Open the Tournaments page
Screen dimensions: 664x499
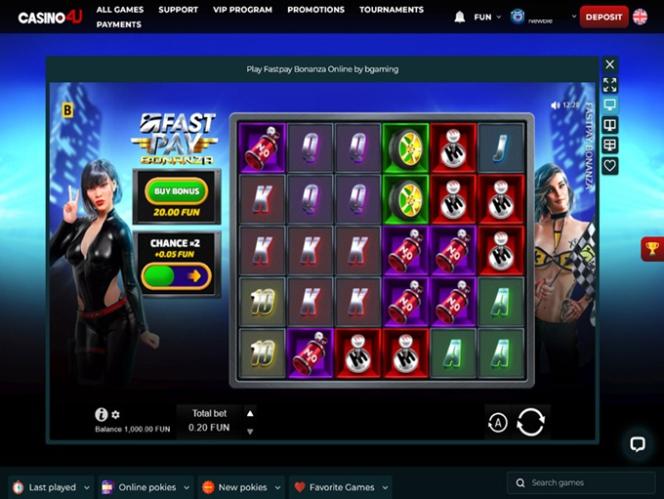coord(391,10)
